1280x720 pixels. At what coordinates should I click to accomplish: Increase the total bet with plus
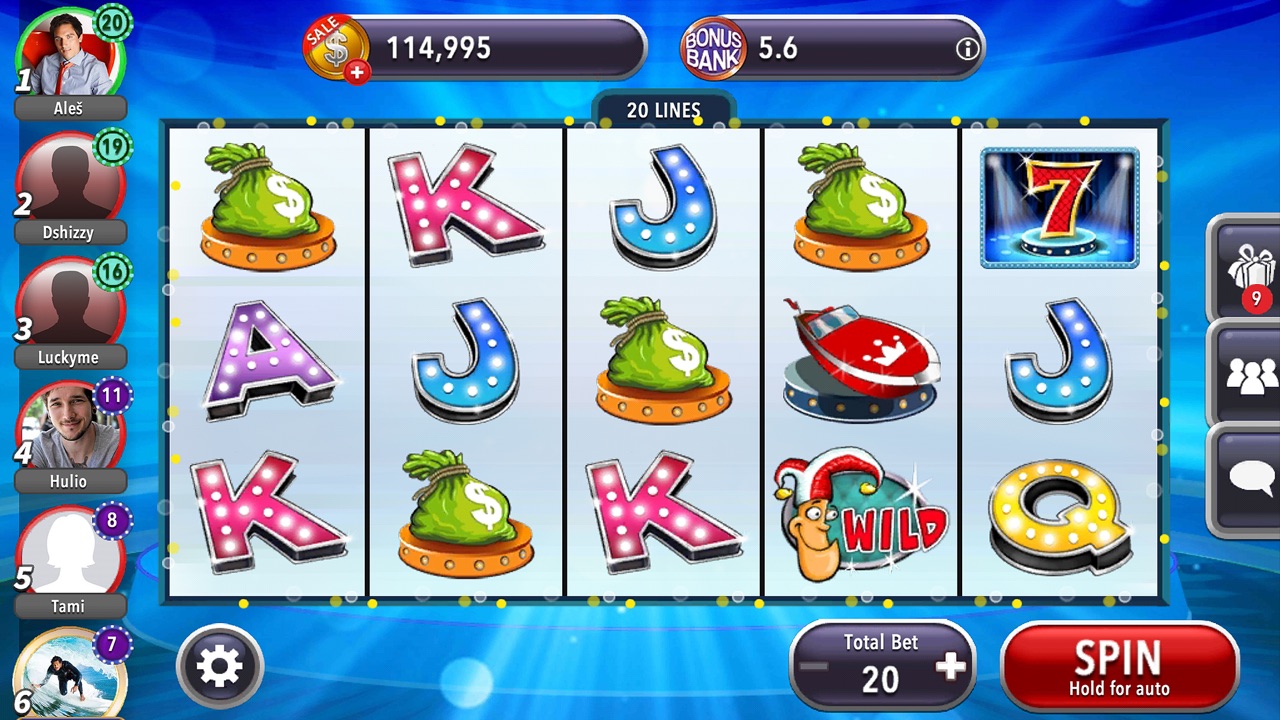click(951, 667)
